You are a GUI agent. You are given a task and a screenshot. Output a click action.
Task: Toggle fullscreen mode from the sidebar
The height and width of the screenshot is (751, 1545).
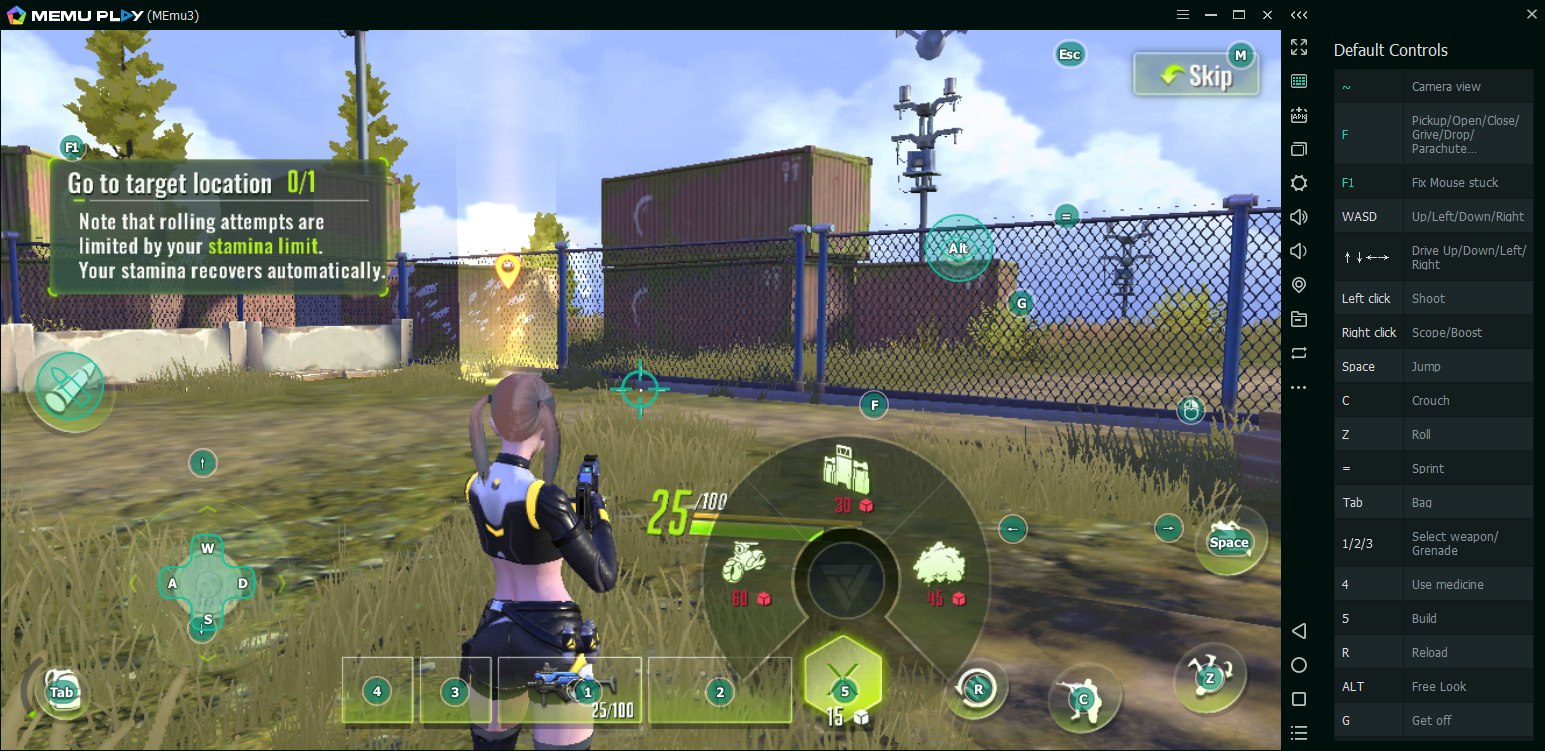click(x=1298, y=46)
